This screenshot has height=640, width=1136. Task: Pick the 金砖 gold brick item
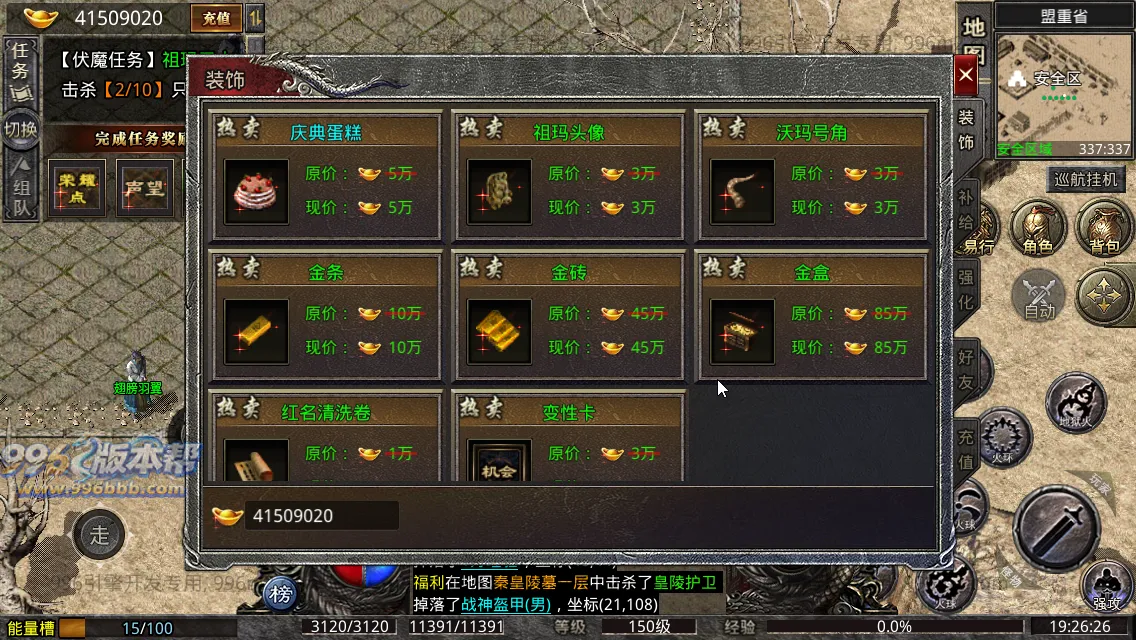click(x=500, y=332)
